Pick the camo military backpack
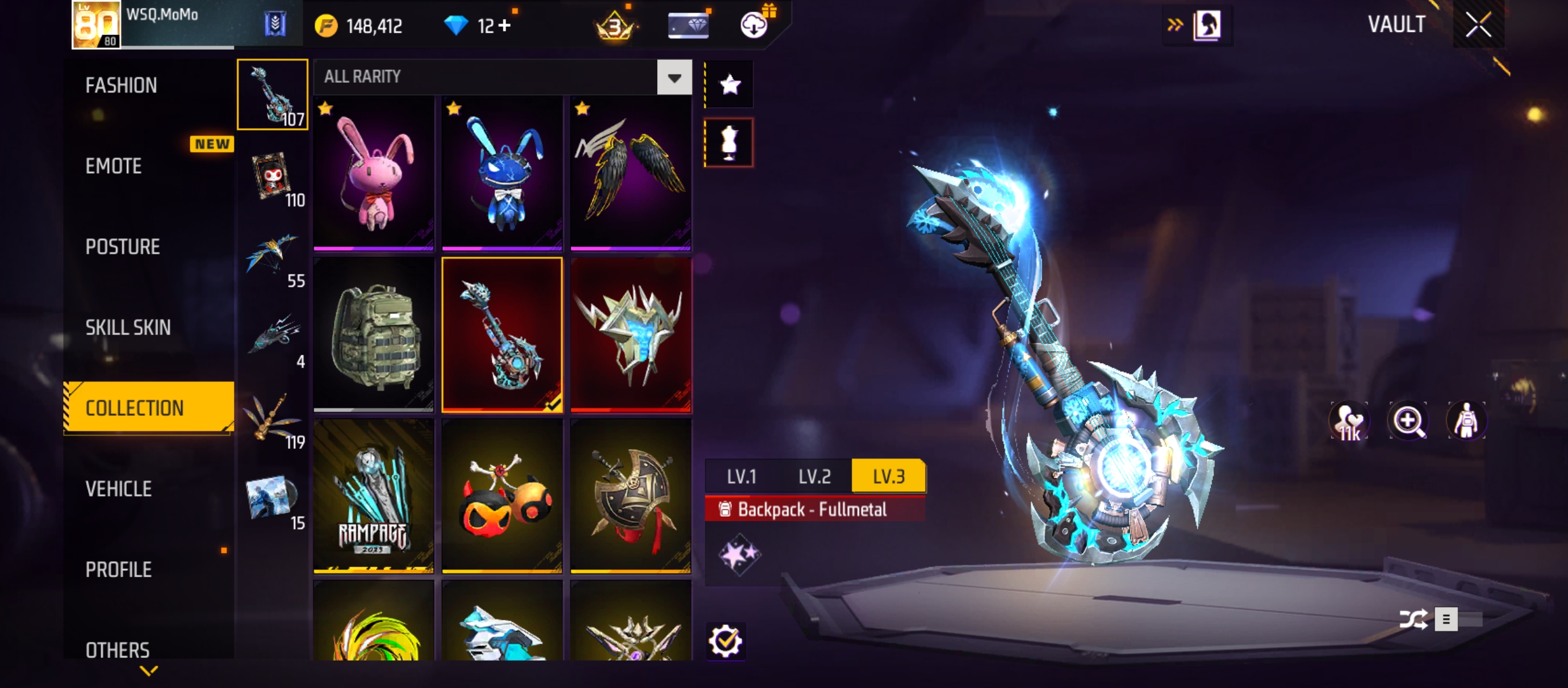Image resolution: width=1568 pixels, height=688 pixels. click(x=374, y=334)
